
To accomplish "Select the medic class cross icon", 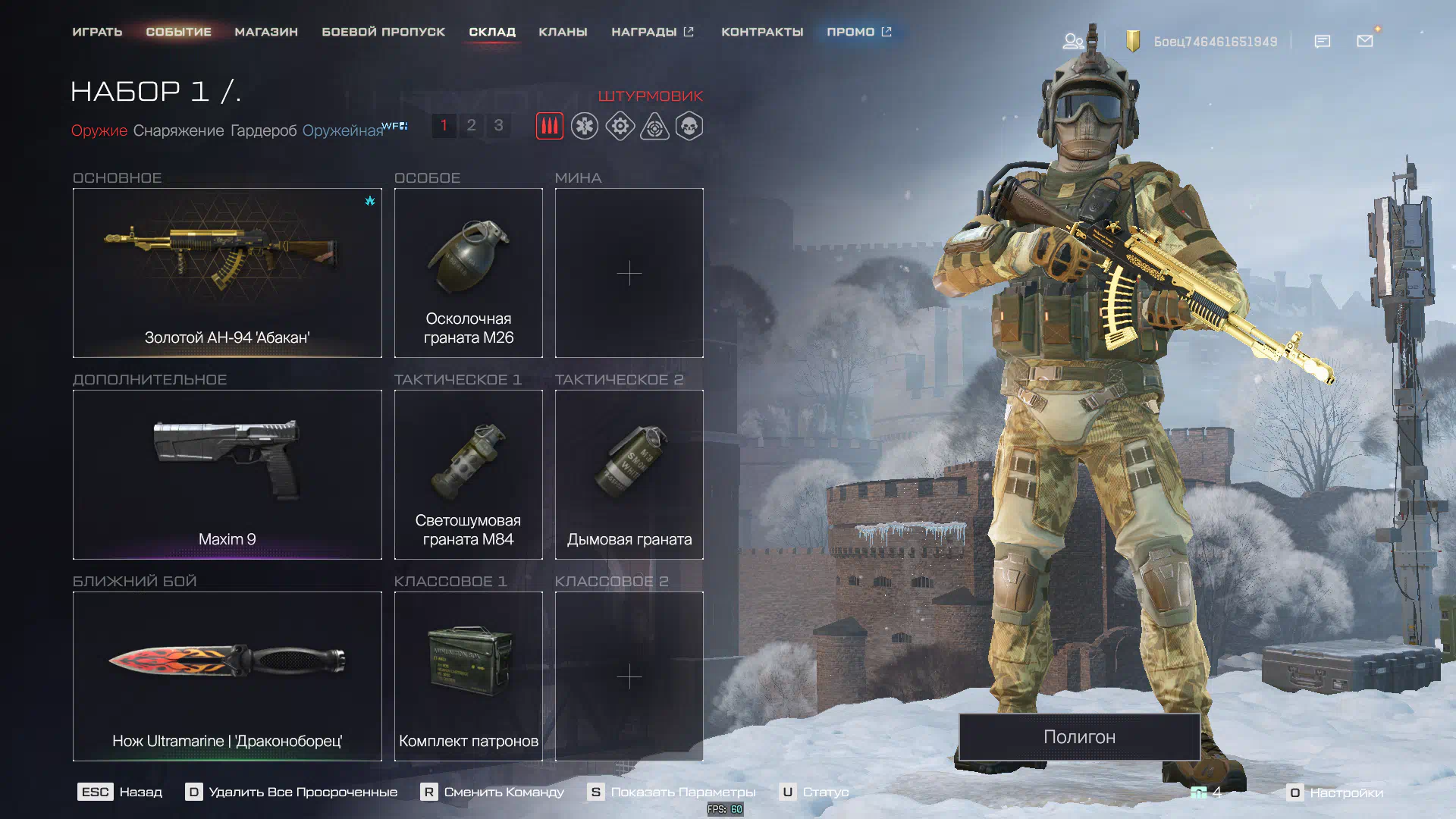I will [585, 126].
